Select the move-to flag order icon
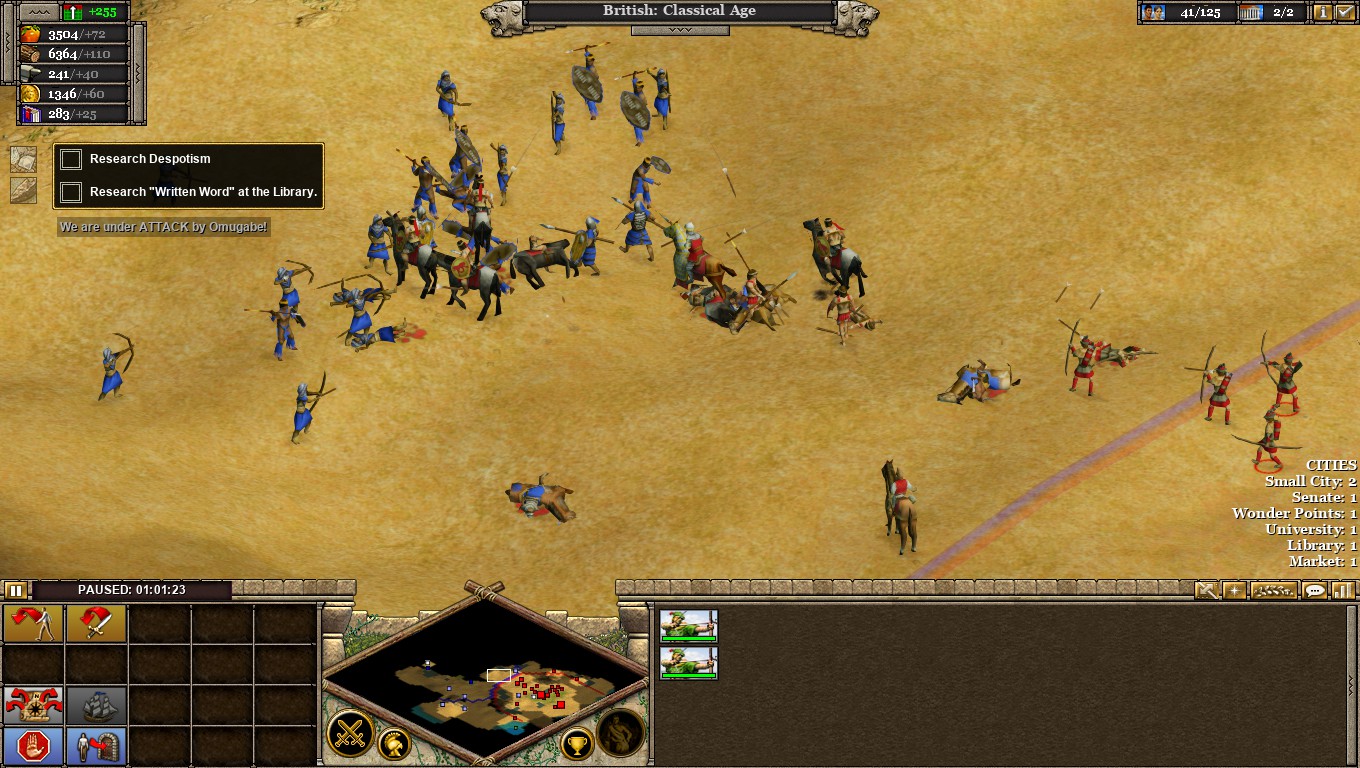The width and height of the screenshot is (1360, 768). pyautogui.click(x=34, y=623)
